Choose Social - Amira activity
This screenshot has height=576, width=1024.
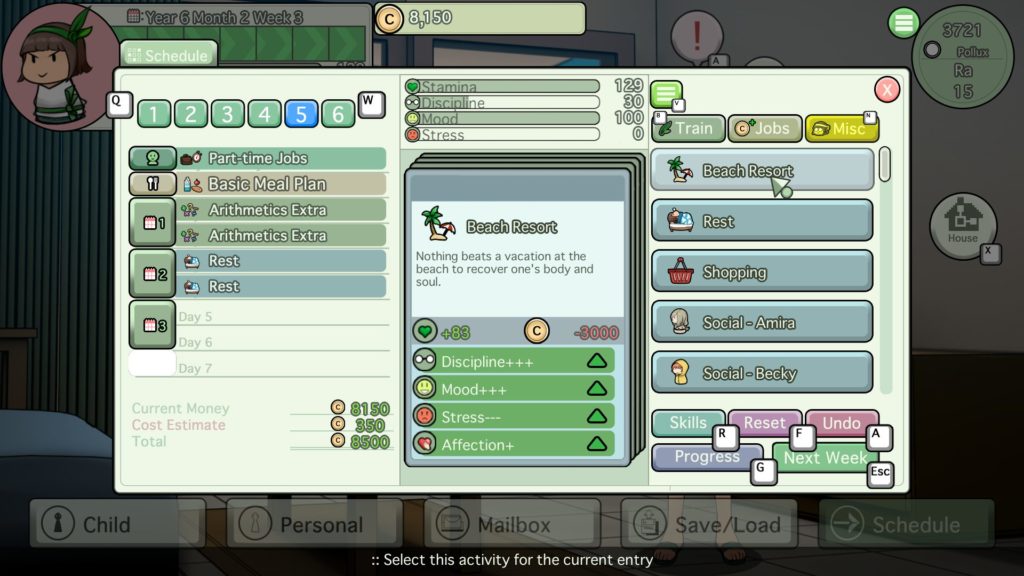click(762, 322)
